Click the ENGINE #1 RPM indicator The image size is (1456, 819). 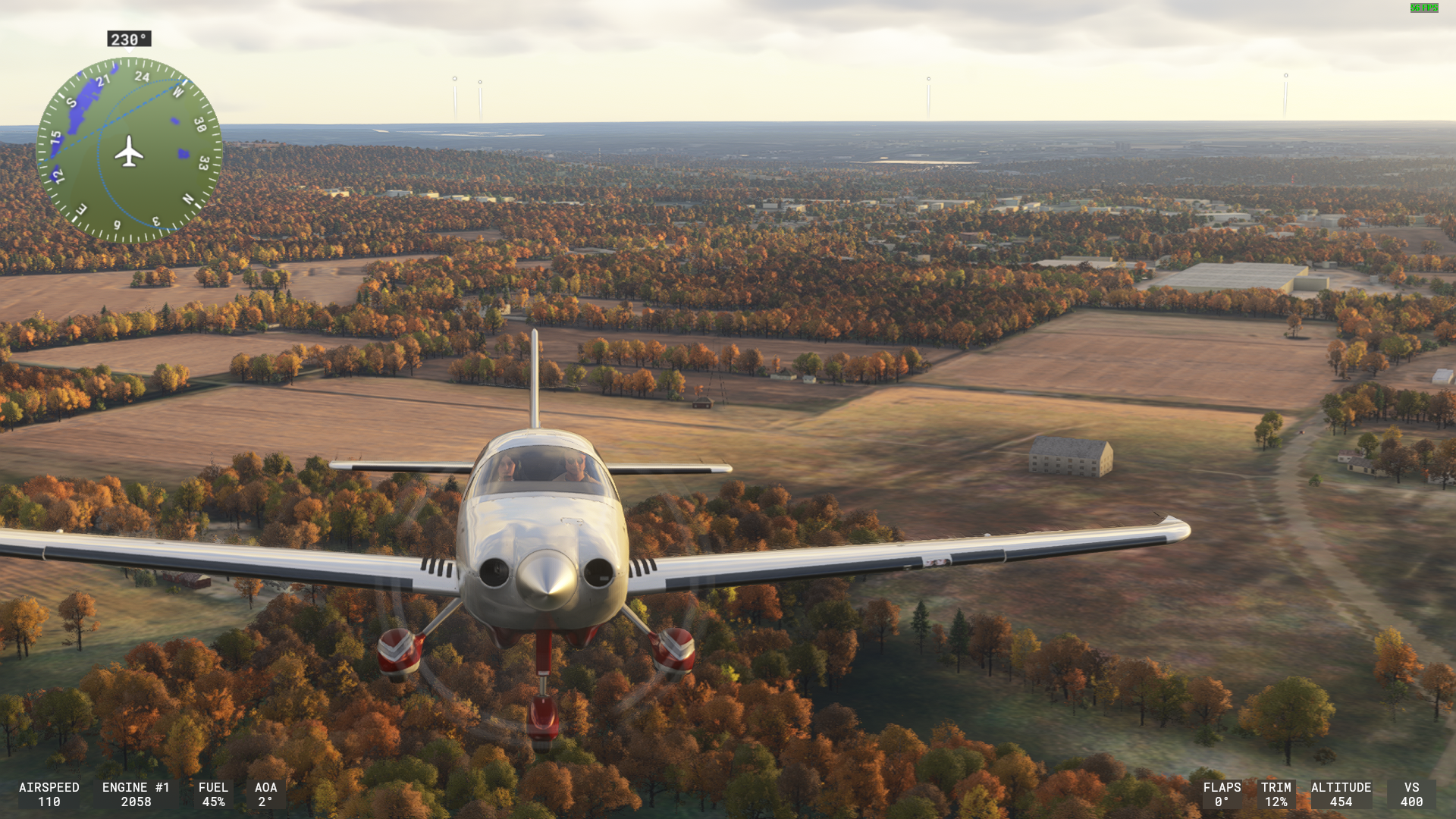[x=135, y=794]
